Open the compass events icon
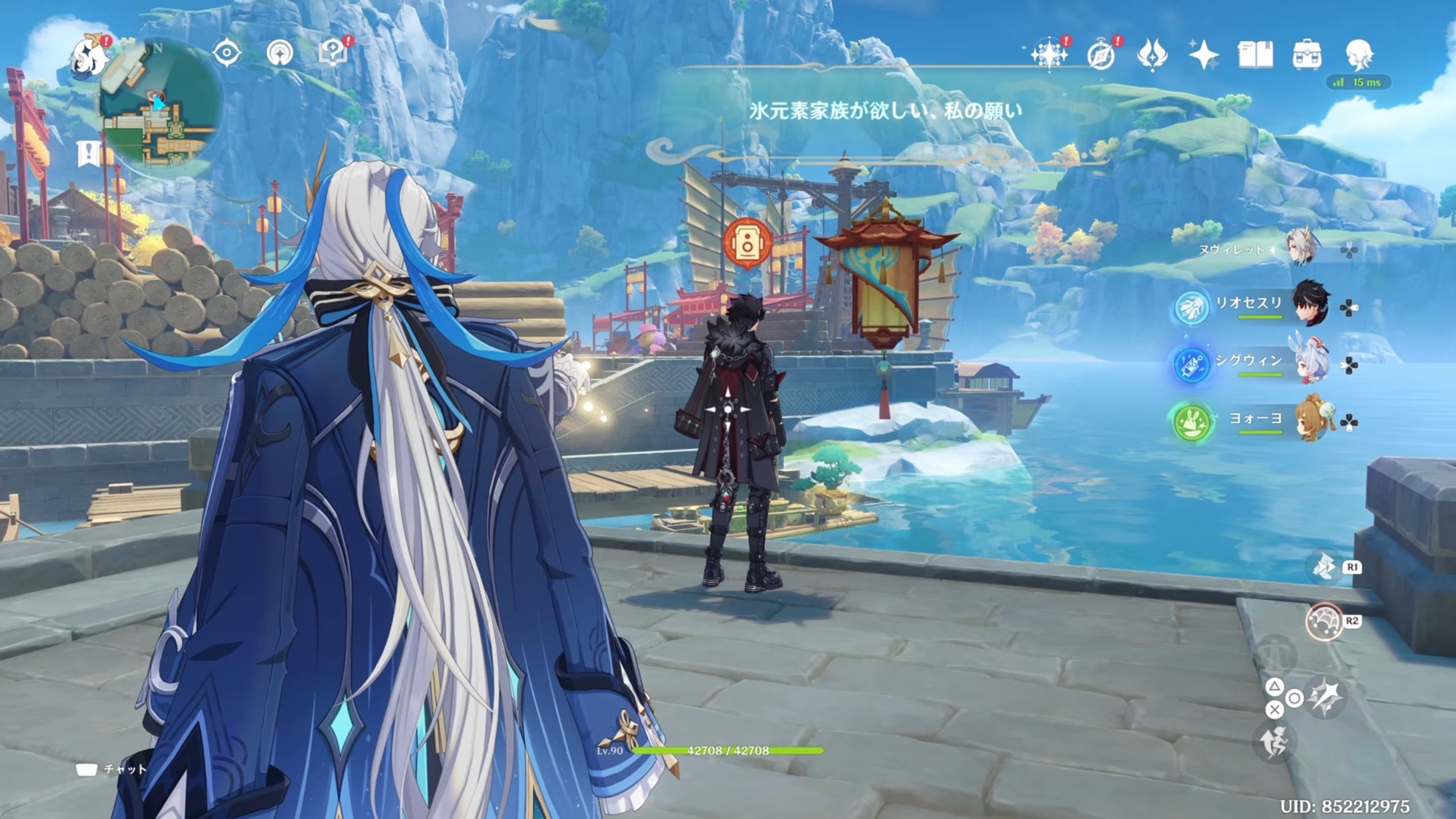Image resolution: width=1456 pixels, height=819 pixels. [1101, 55]
